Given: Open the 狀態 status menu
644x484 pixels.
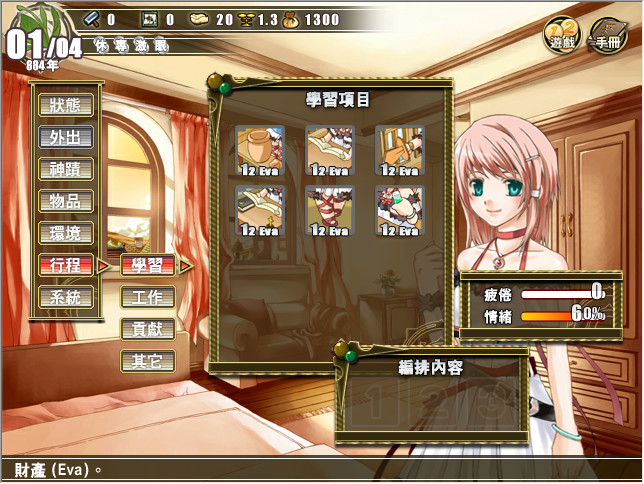Looking at the screenshot, I should 66,105.
